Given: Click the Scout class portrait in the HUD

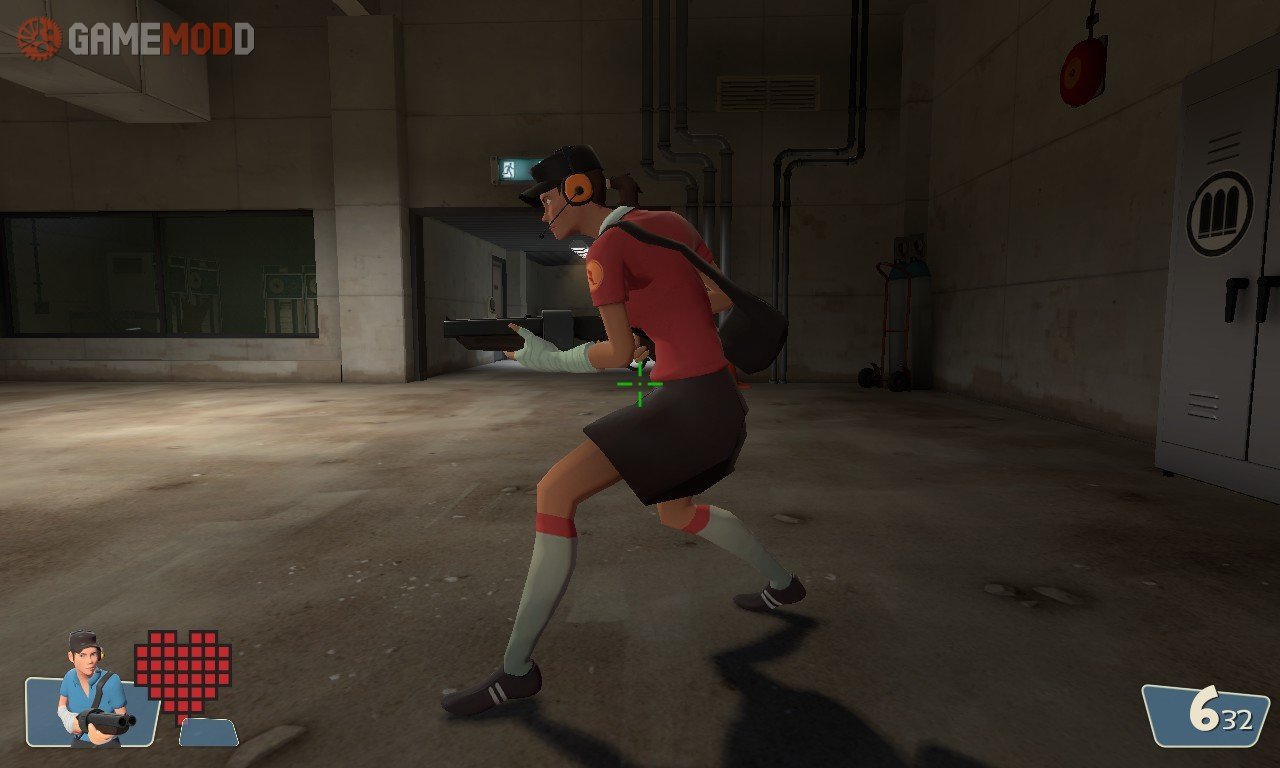Looking at the screenshot, I should 90,690.
